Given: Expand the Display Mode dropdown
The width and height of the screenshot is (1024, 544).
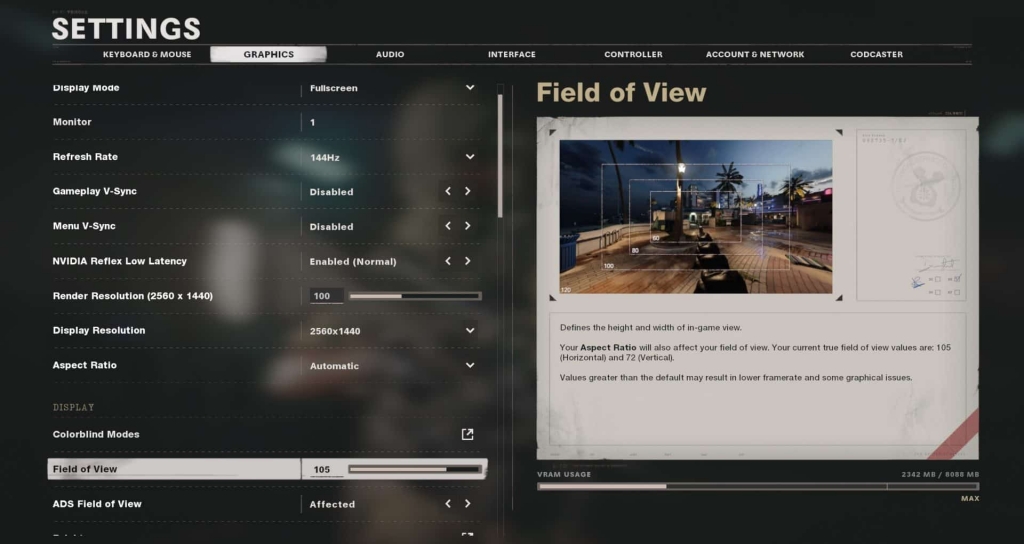Looking at the screenshot, I should tap(469, 88).
